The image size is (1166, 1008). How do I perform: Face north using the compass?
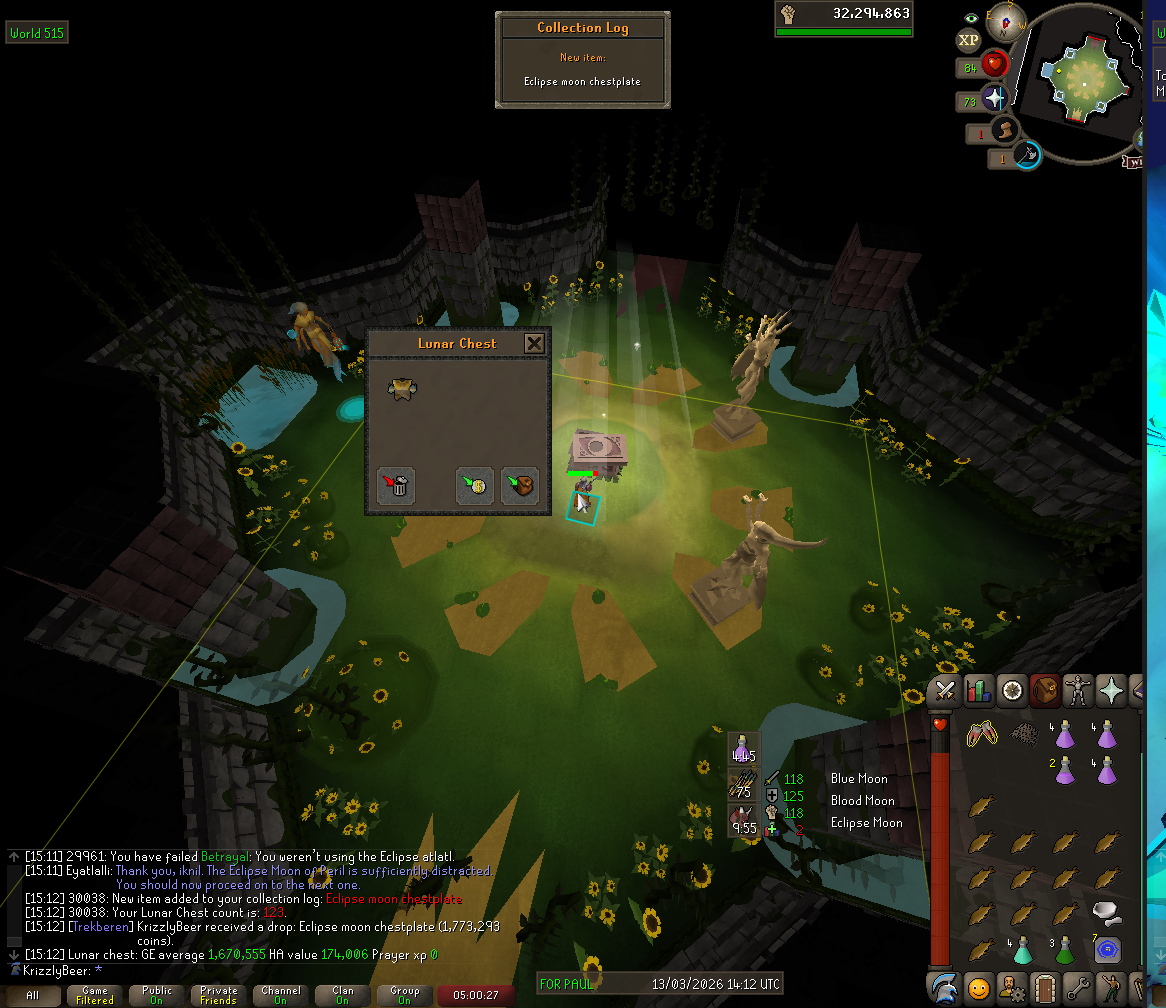click(1006, 21)
